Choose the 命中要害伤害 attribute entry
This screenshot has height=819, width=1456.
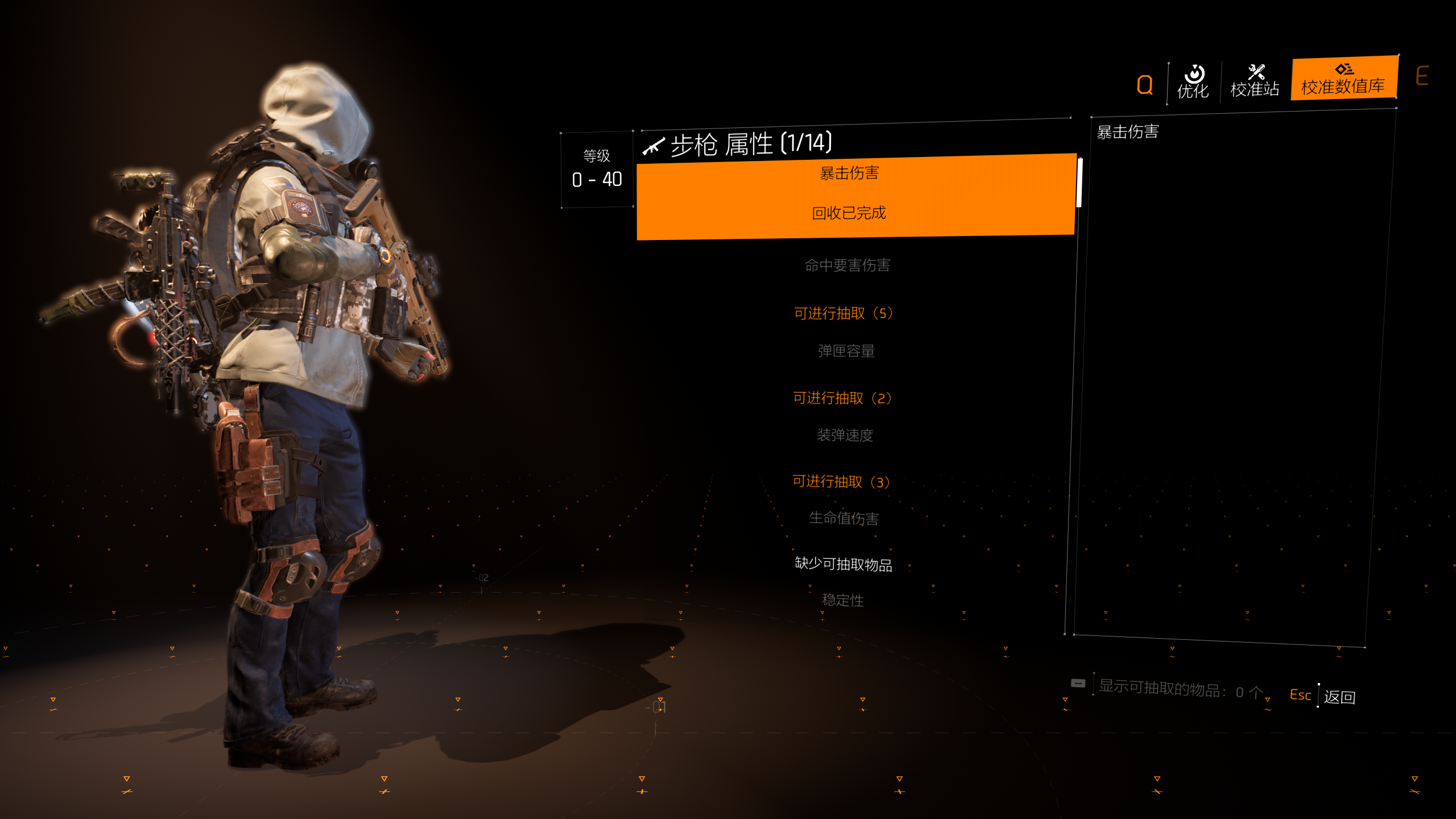[x=847, y=266]
